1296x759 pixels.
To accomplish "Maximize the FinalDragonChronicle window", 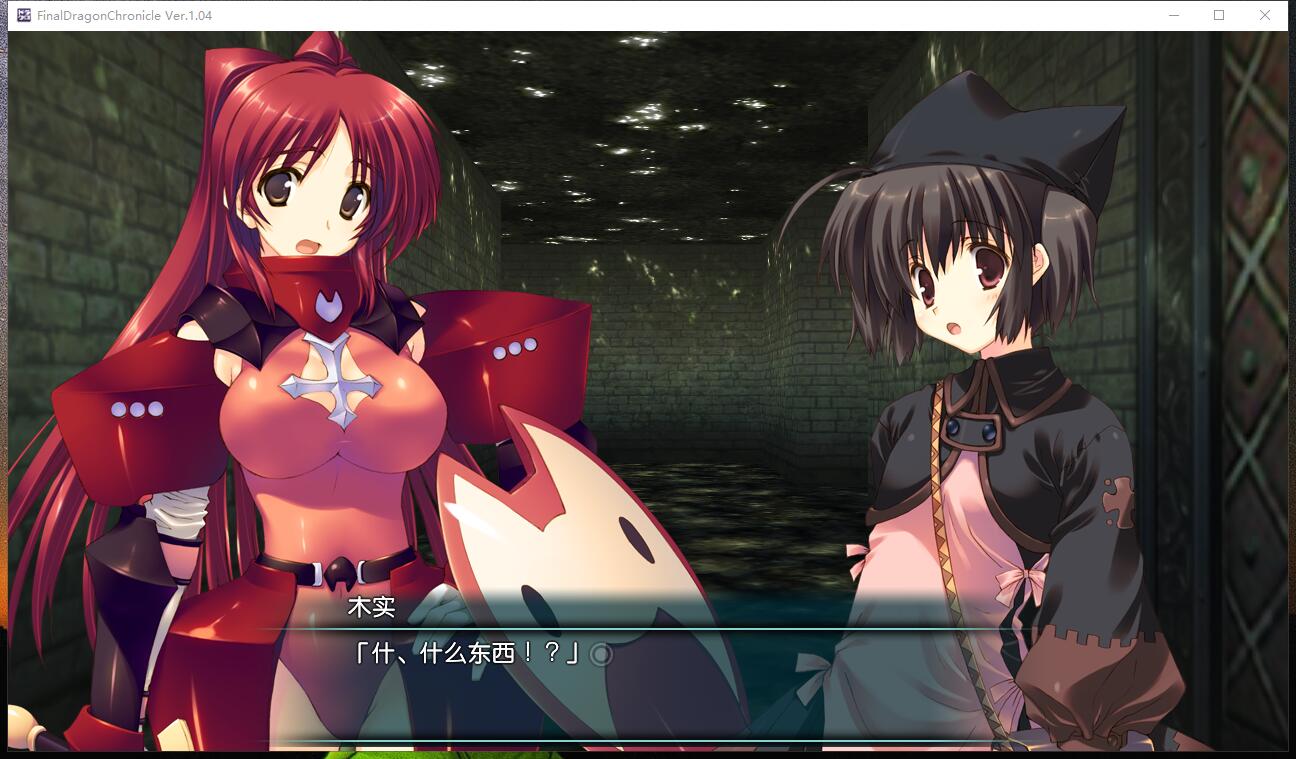I will [1217, 15].
